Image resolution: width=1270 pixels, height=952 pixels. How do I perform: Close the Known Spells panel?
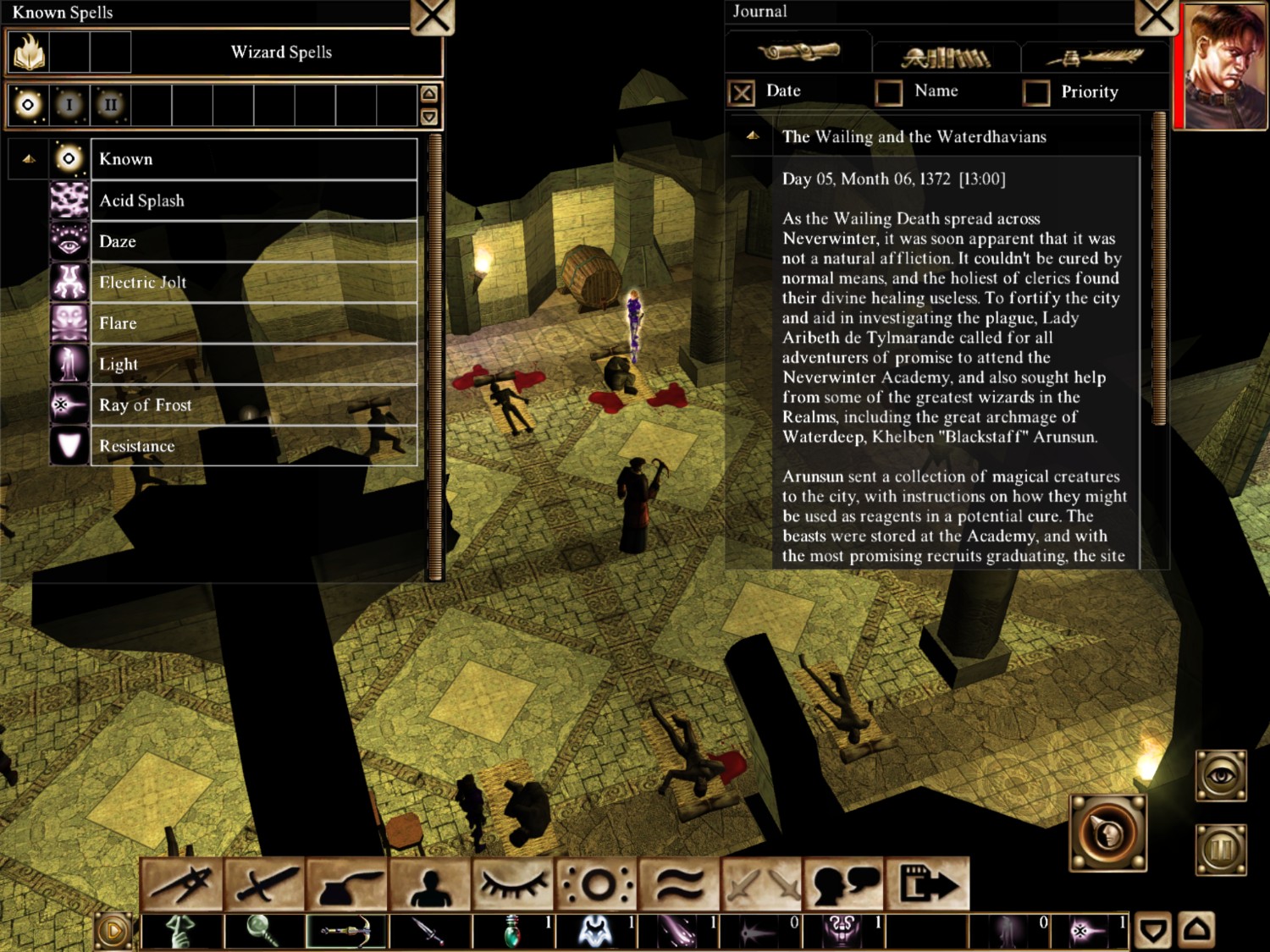point(433,16)
